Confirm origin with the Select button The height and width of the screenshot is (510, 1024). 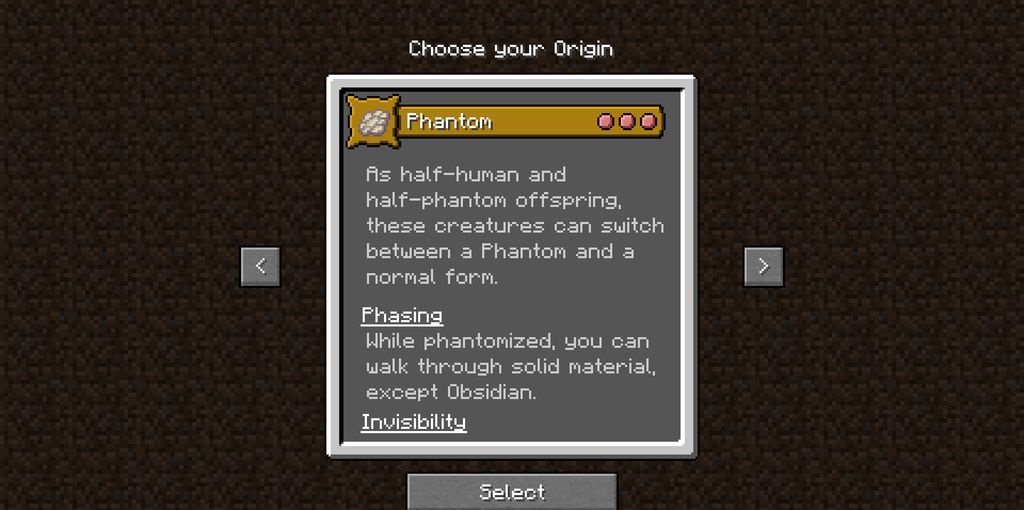[x=511, y=491]
